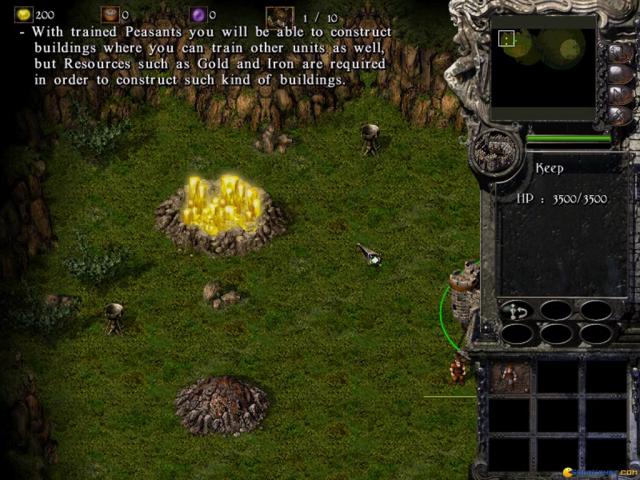Screen dimensions: 640x480
Task: Select the Keep tower building
Action: [464, 292]
